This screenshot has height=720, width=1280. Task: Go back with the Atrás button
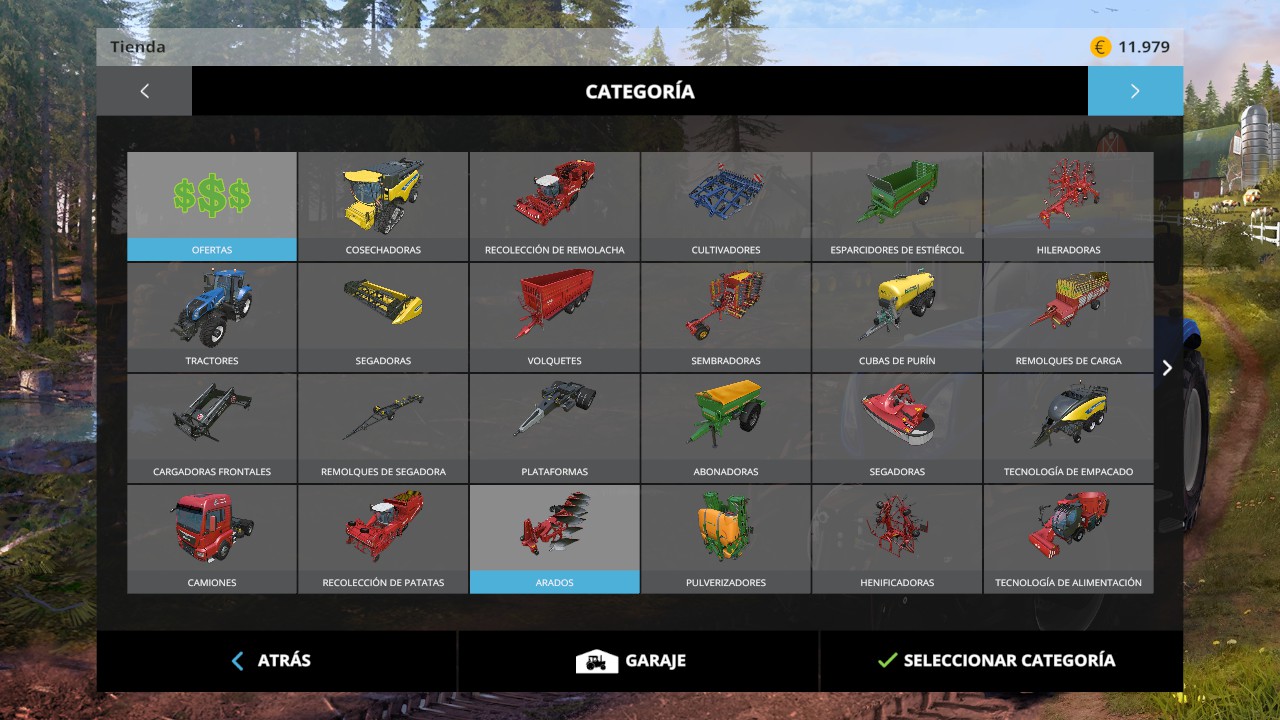tap(272, 660)
